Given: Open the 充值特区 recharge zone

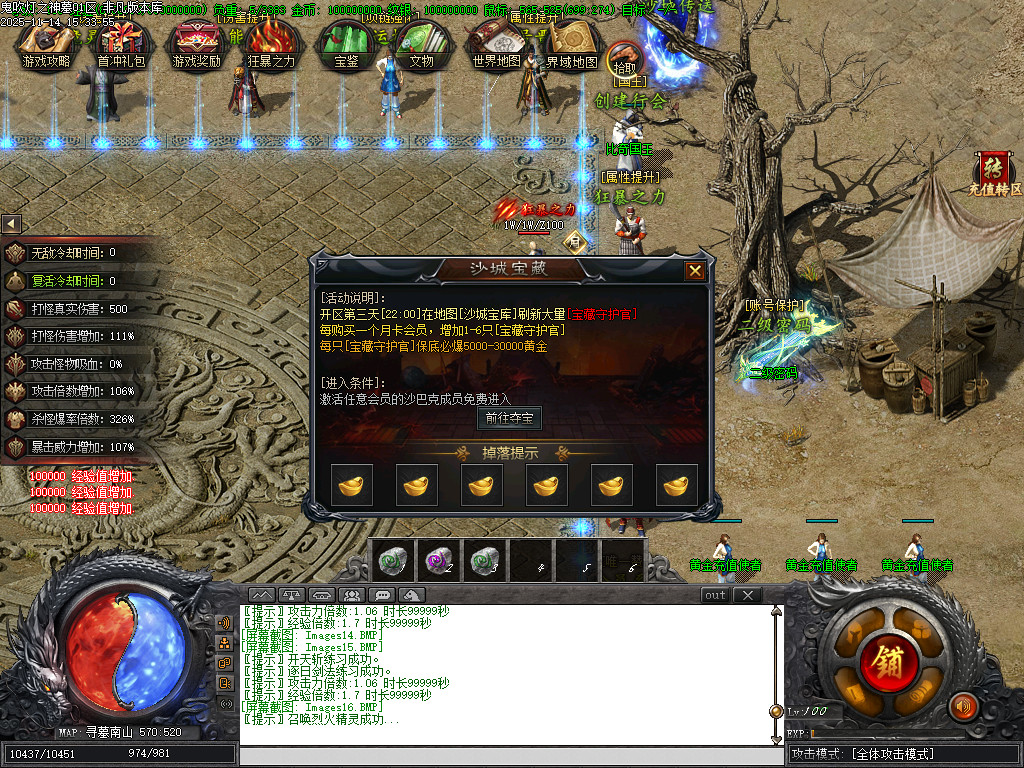Looking at the screenshot, I should (x=994, y=173).
